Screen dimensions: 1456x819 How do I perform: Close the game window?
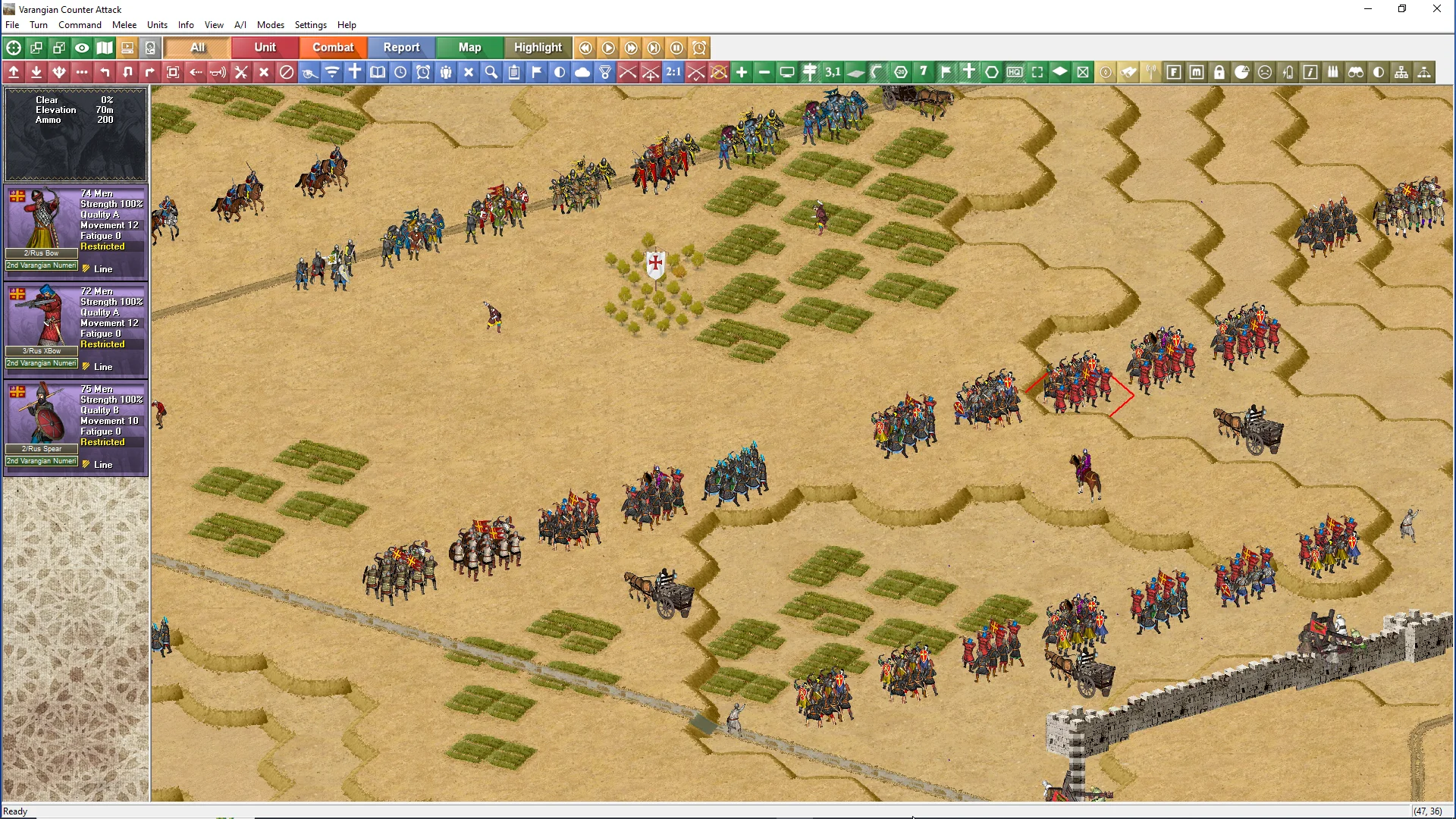tap(1436, 9)
